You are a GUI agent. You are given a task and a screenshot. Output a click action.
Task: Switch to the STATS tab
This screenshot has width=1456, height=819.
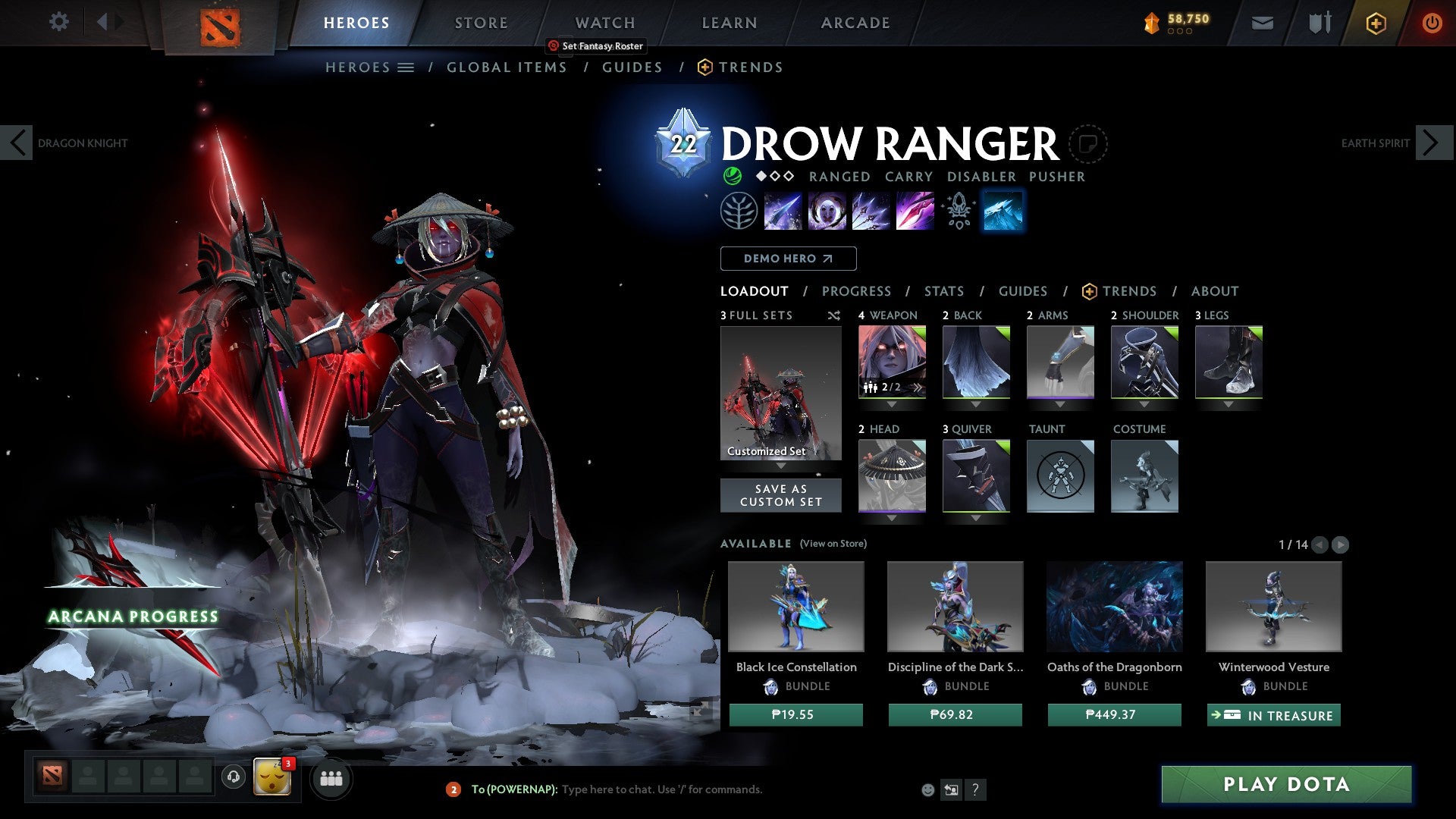coord(943,290)
